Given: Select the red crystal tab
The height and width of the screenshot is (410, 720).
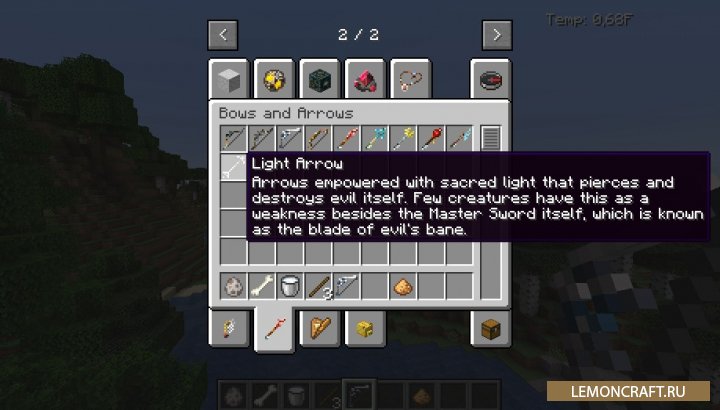Looking at the screenshot, I should click(x=364, y=79).
